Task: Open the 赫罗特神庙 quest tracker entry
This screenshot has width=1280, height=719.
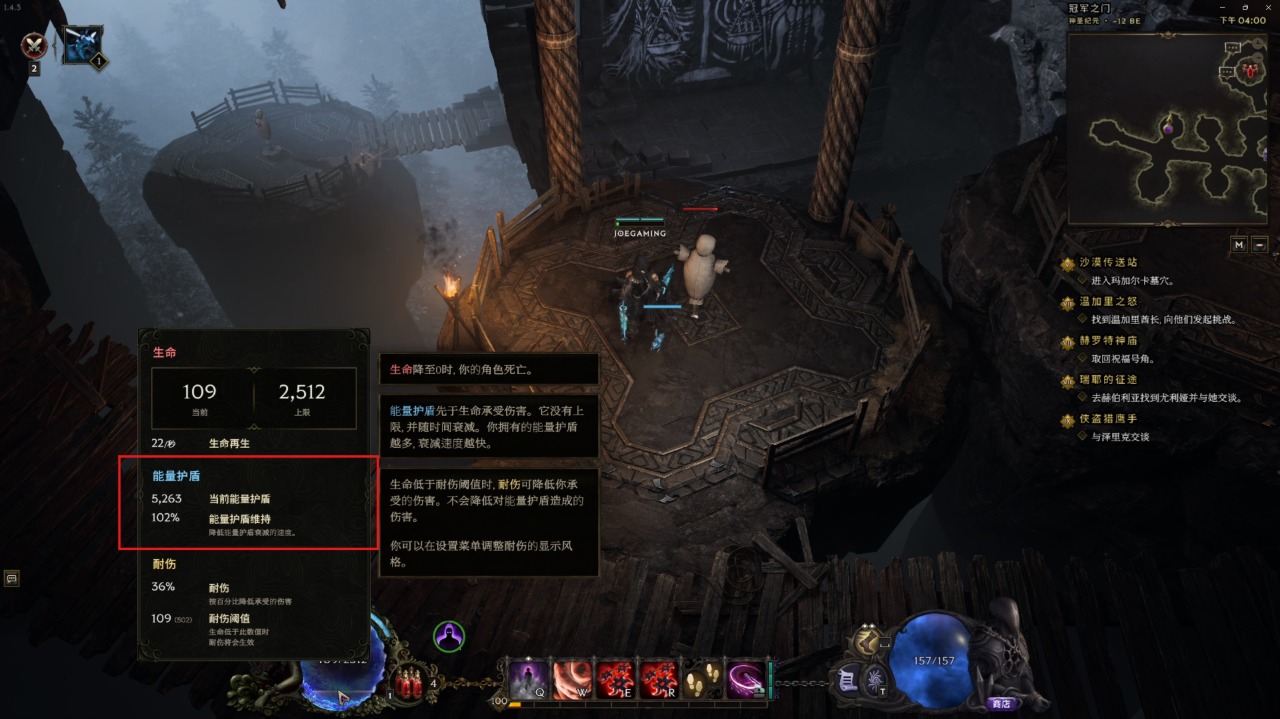Action: (1107, 341)
